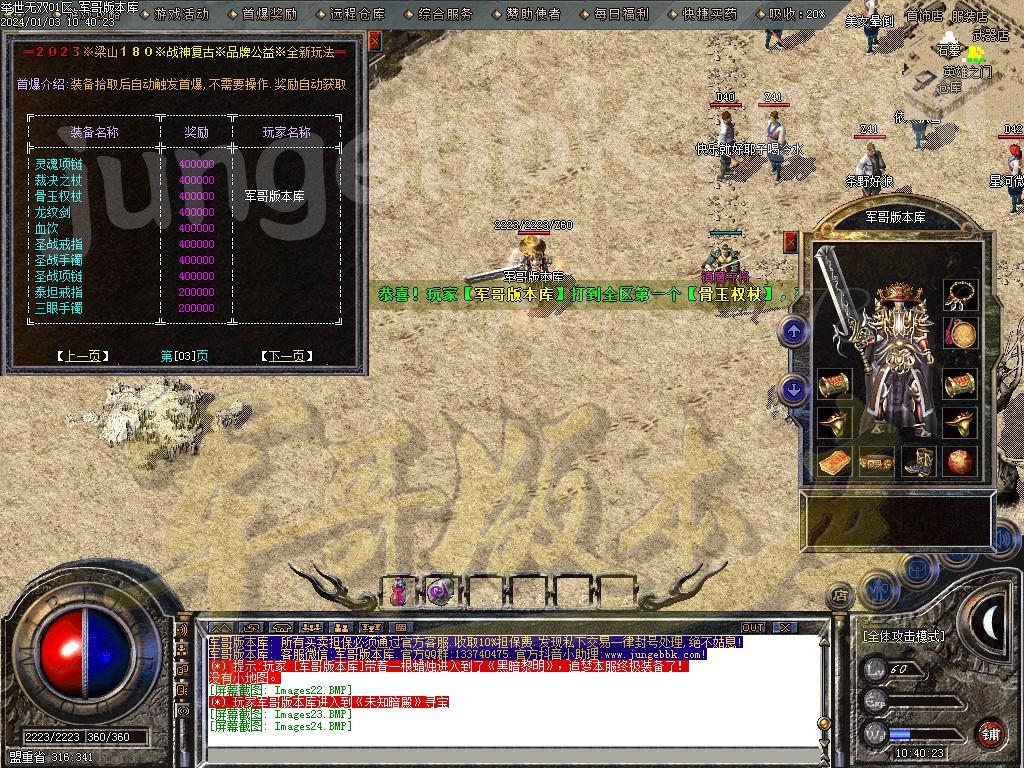The height and width of the screenshot is (768, 1024).
Task: Close the first-drop reward panel
Action: coord(374,40)
